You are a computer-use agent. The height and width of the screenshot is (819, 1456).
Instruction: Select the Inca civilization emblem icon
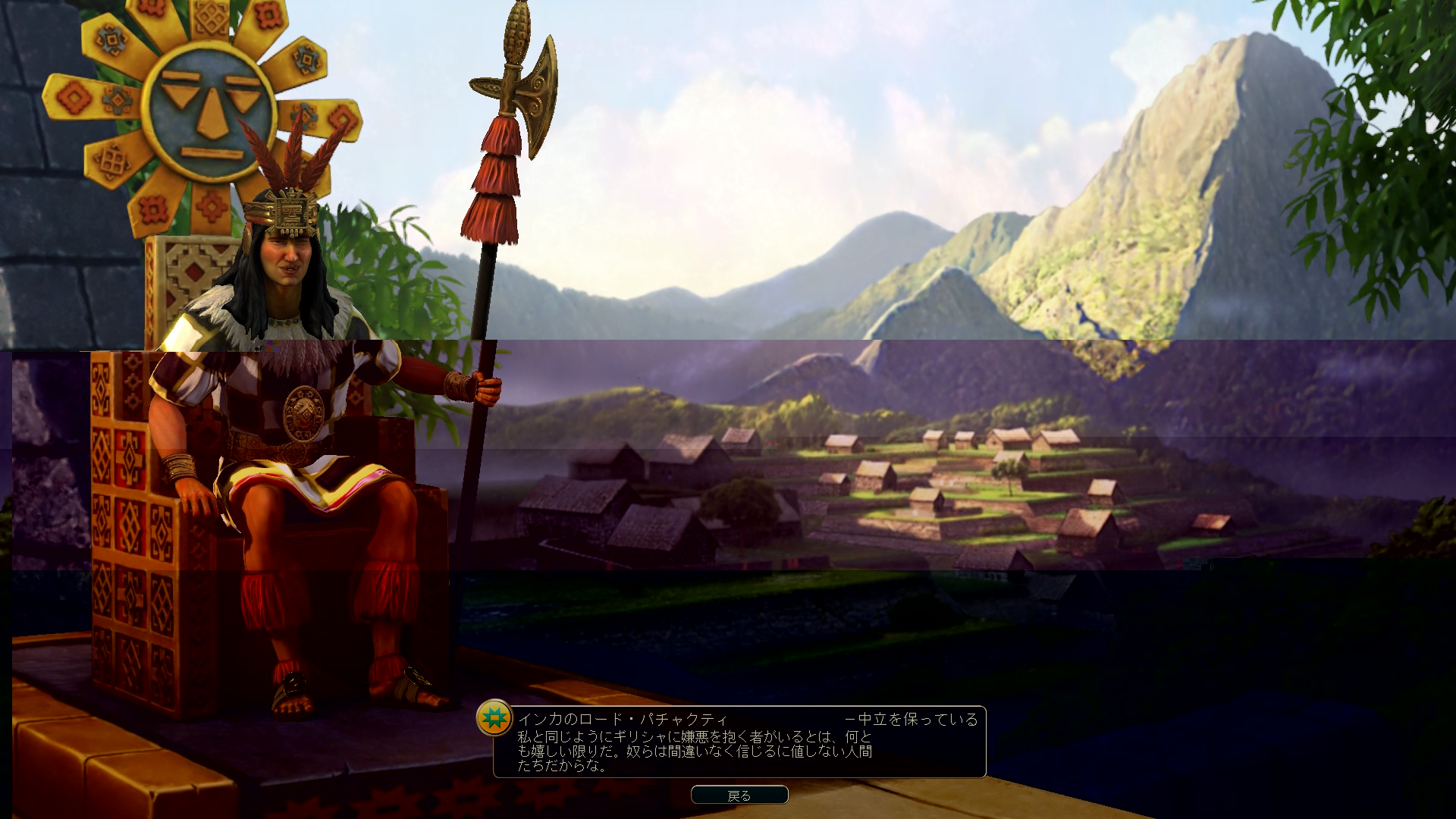pos(494,717)
